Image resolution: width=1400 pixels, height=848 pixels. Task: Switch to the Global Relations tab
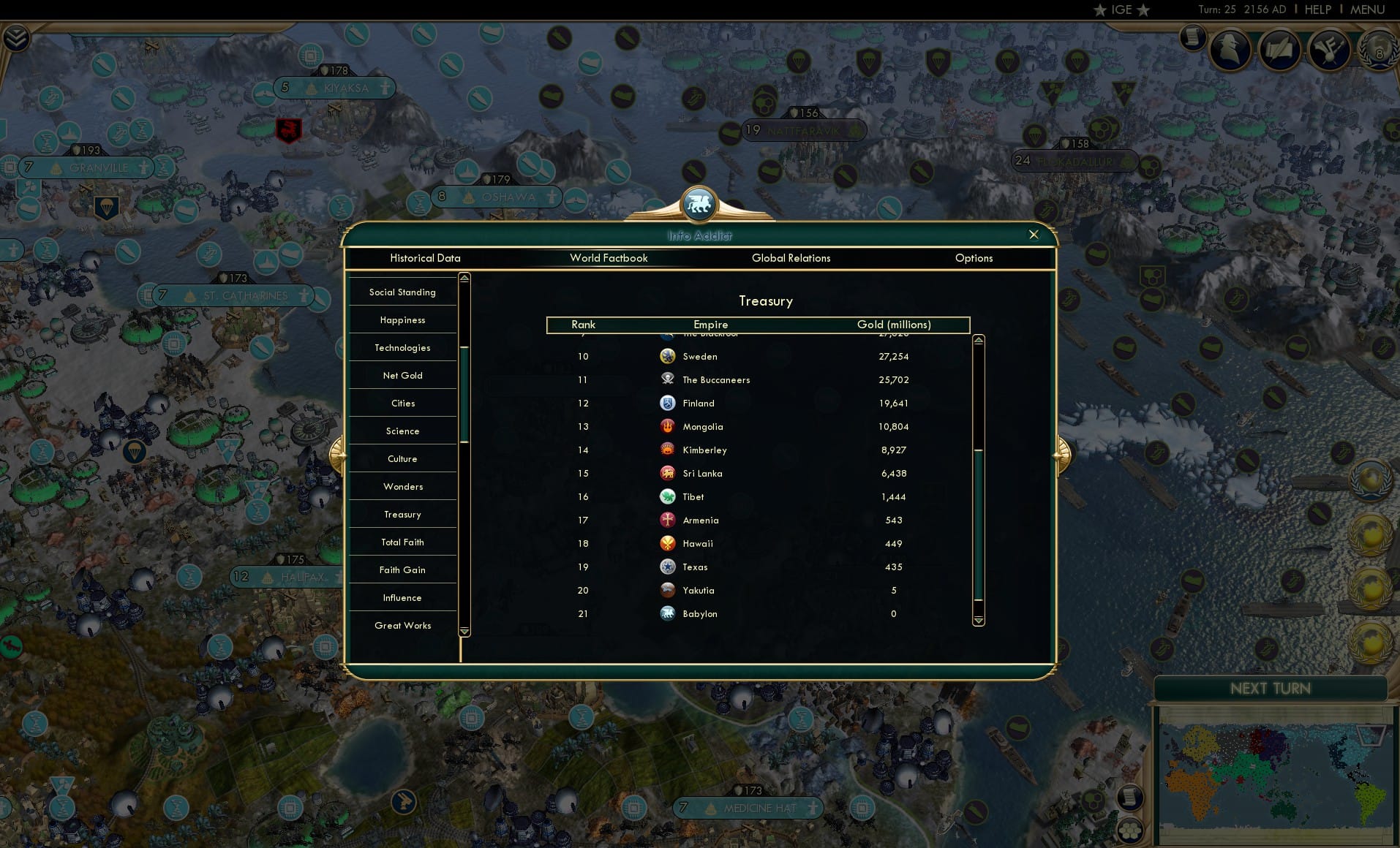(x=790, y=258)
